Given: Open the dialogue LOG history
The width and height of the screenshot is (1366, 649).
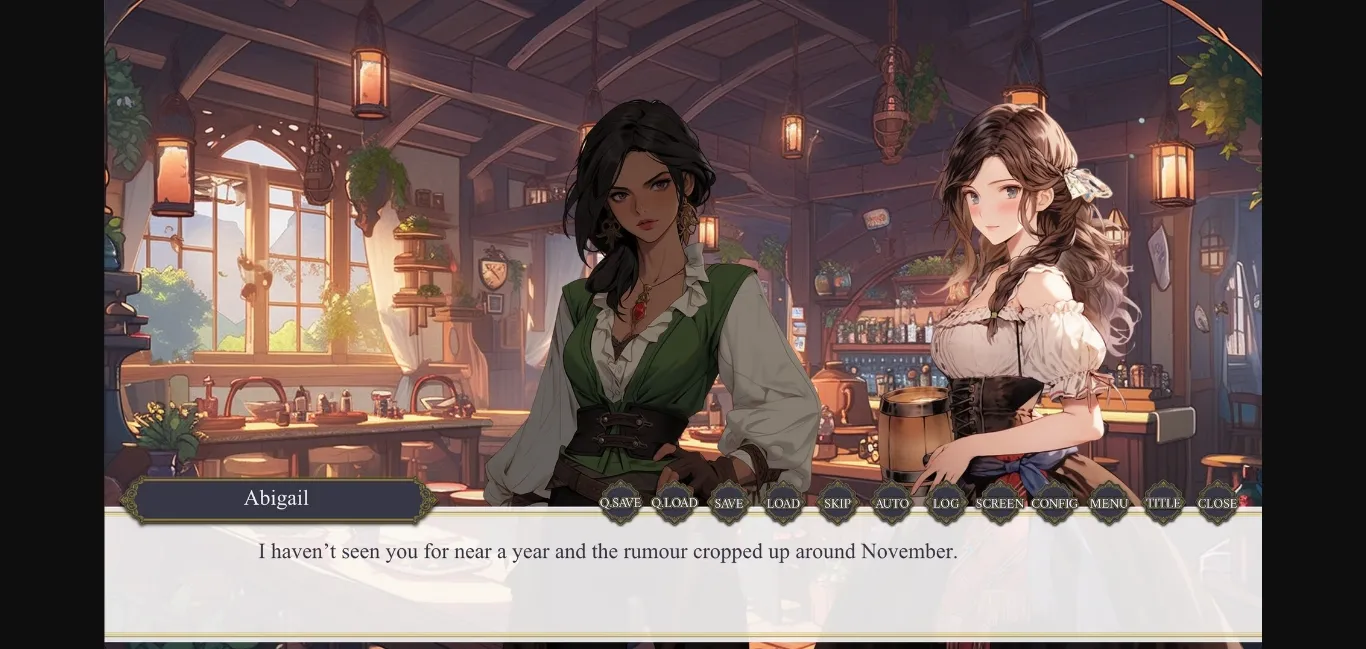Looking at the screenshot, I should point(945,503).
